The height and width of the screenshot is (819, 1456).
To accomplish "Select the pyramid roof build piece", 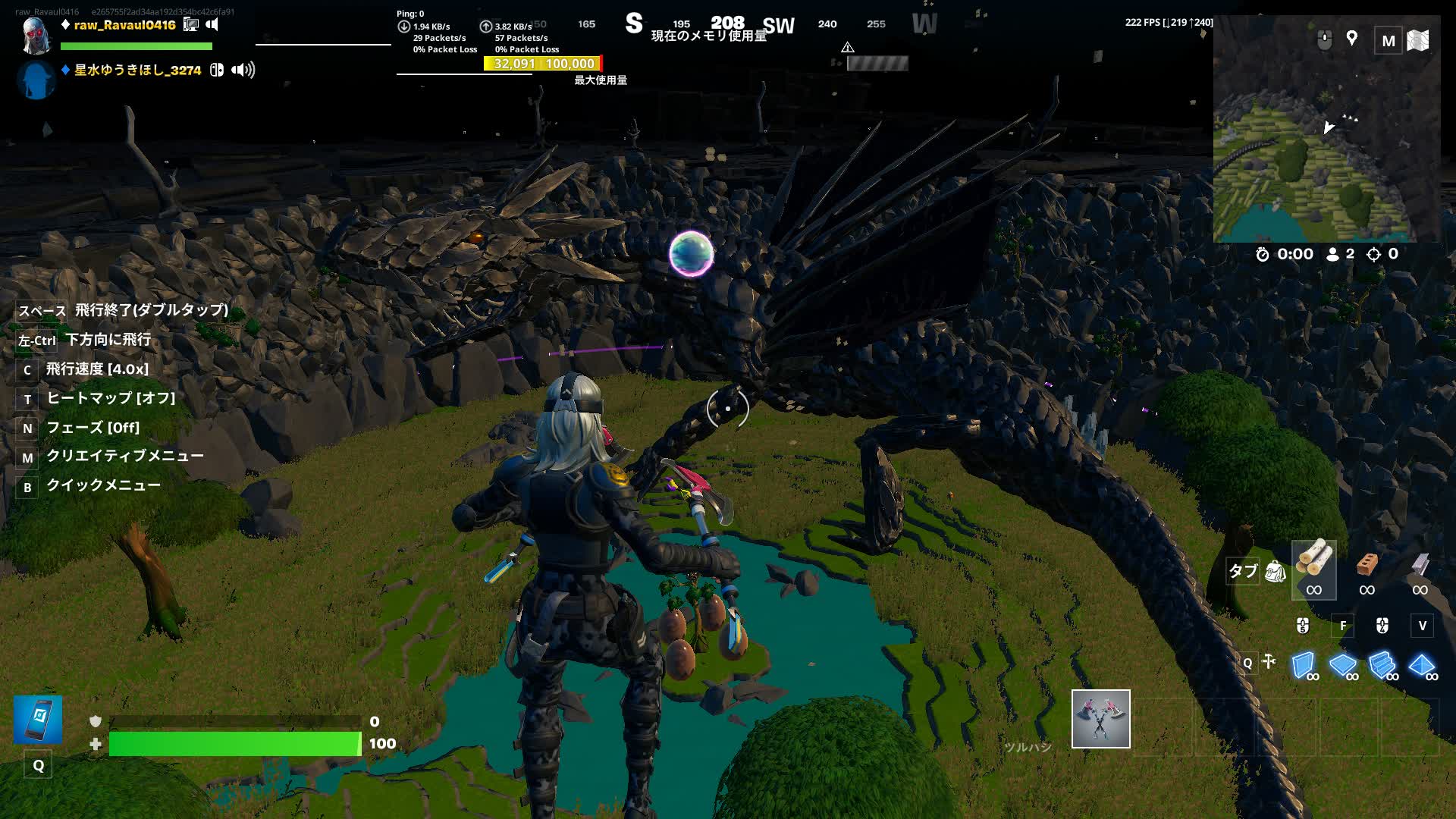I will pyautogui.click(x=1421, y=665).
